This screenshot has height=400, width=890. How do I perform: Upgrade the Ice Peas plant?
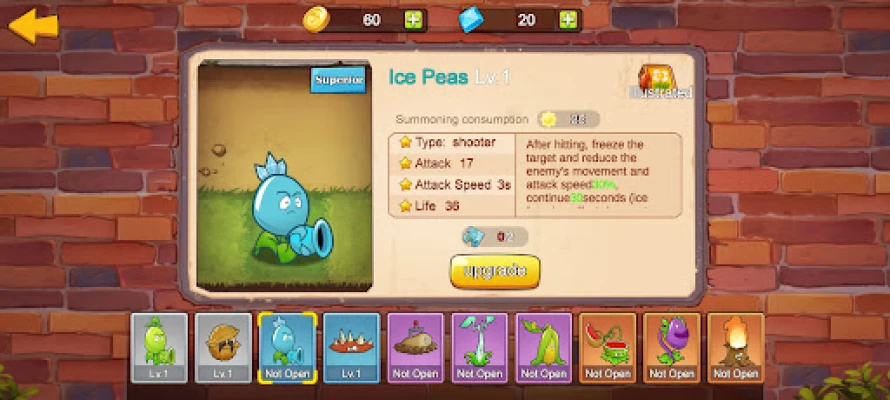tap(495, 271)
